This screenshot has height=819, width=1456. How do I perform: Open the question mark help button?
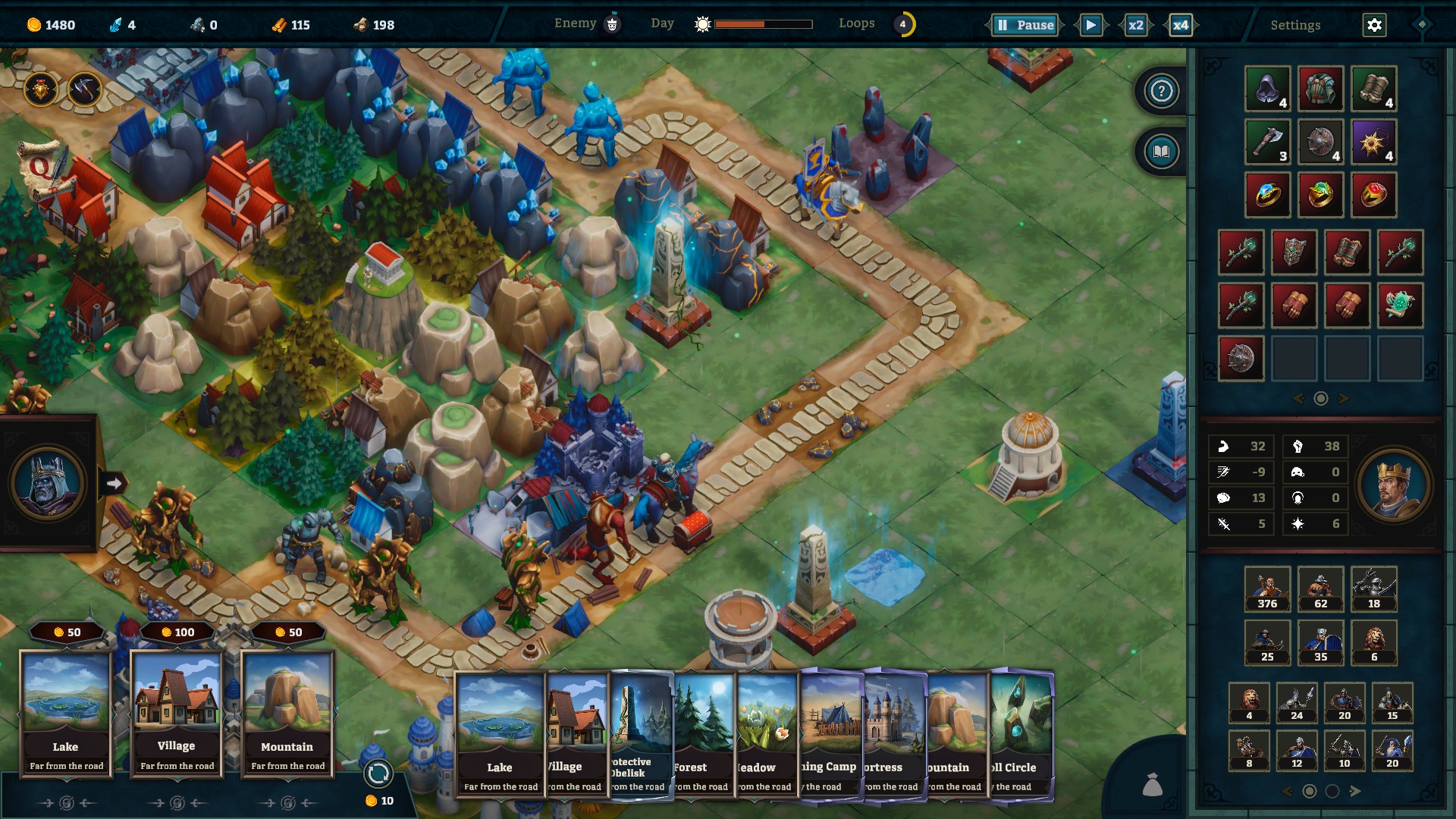[1161, 91]
